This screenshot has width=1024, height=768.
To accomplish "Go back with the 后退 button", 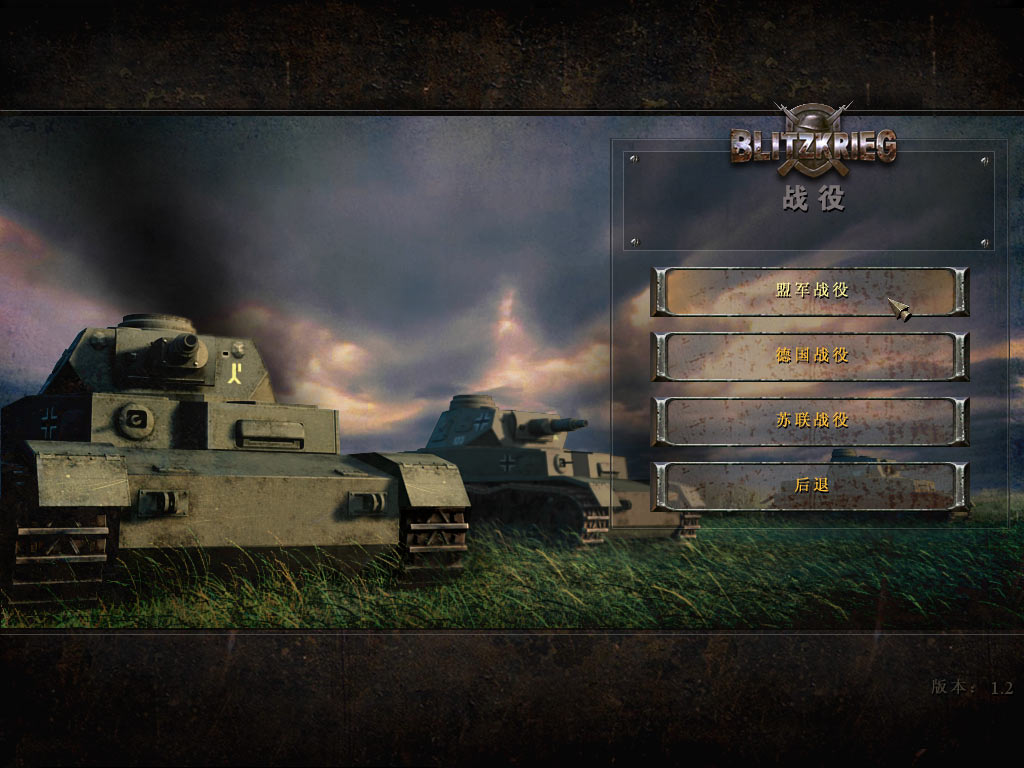I will (x=810, y=486).
